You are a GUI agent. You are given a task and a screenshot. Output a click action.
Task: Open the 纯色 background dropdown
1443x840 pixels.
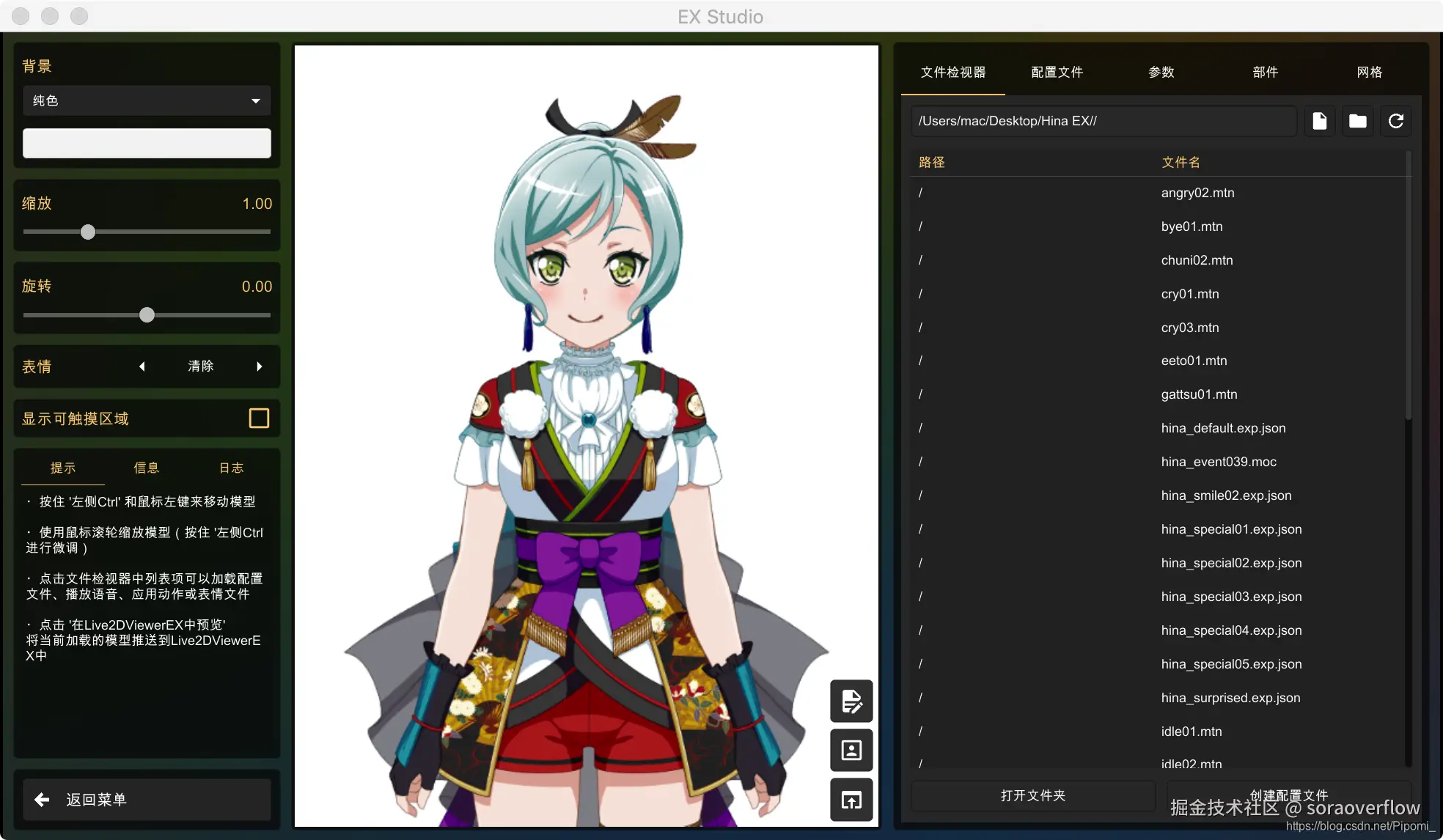coord(146,100)
